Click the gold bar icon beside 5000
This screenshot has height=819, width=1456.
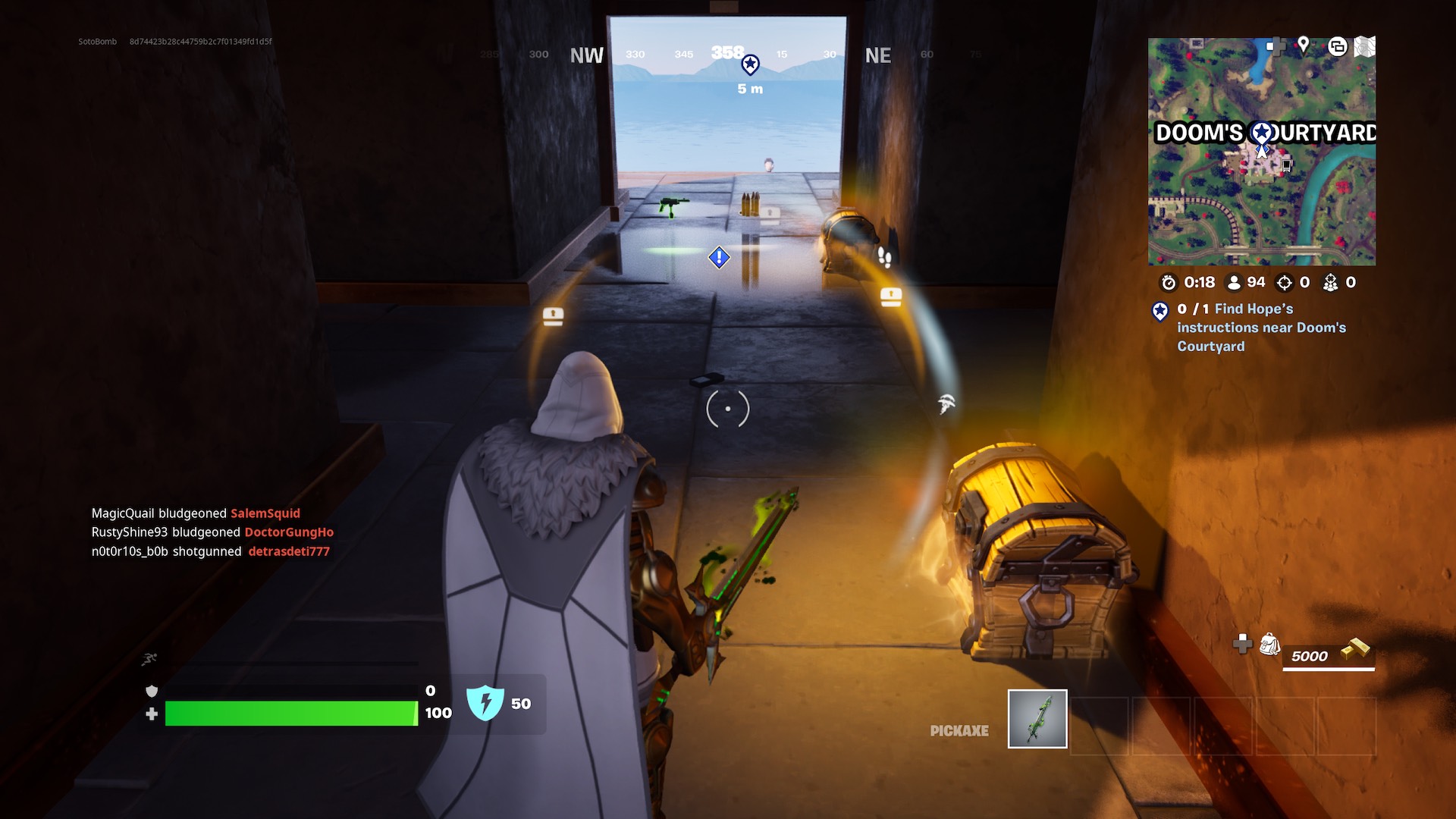point(1357,650)
